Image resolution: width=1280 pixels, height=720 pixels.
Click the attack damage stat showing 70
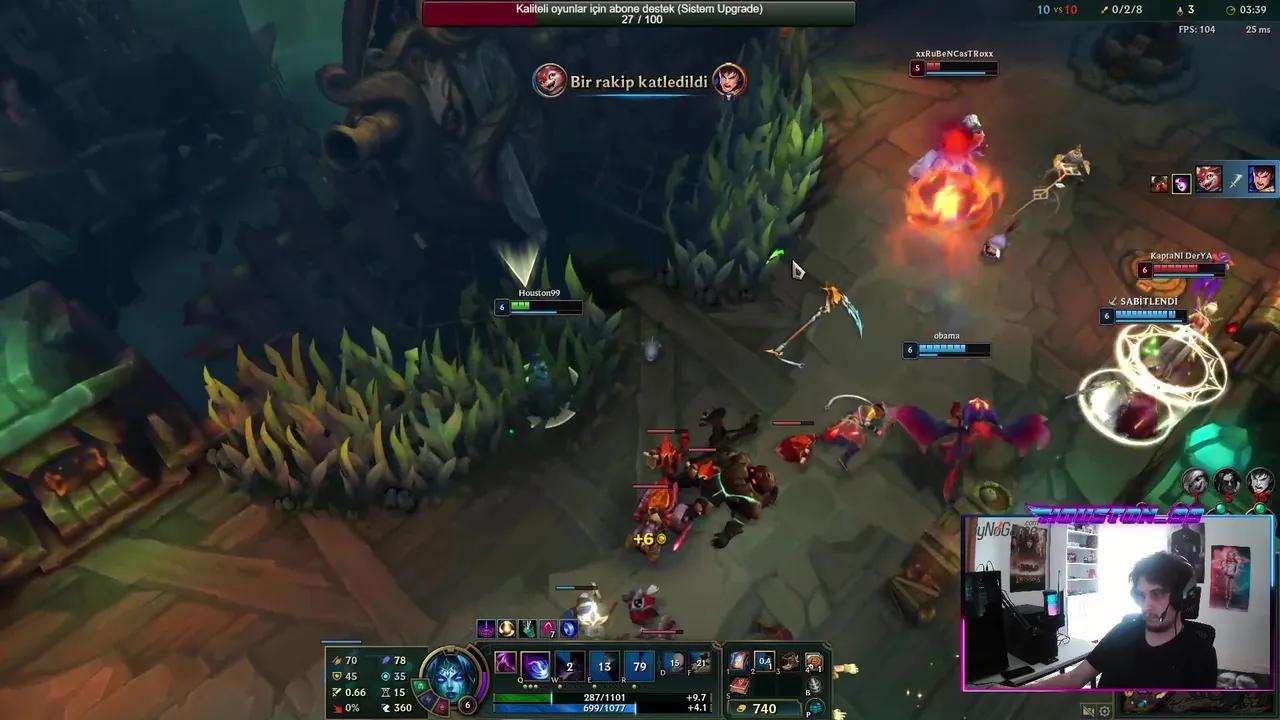tap(351, 660)
